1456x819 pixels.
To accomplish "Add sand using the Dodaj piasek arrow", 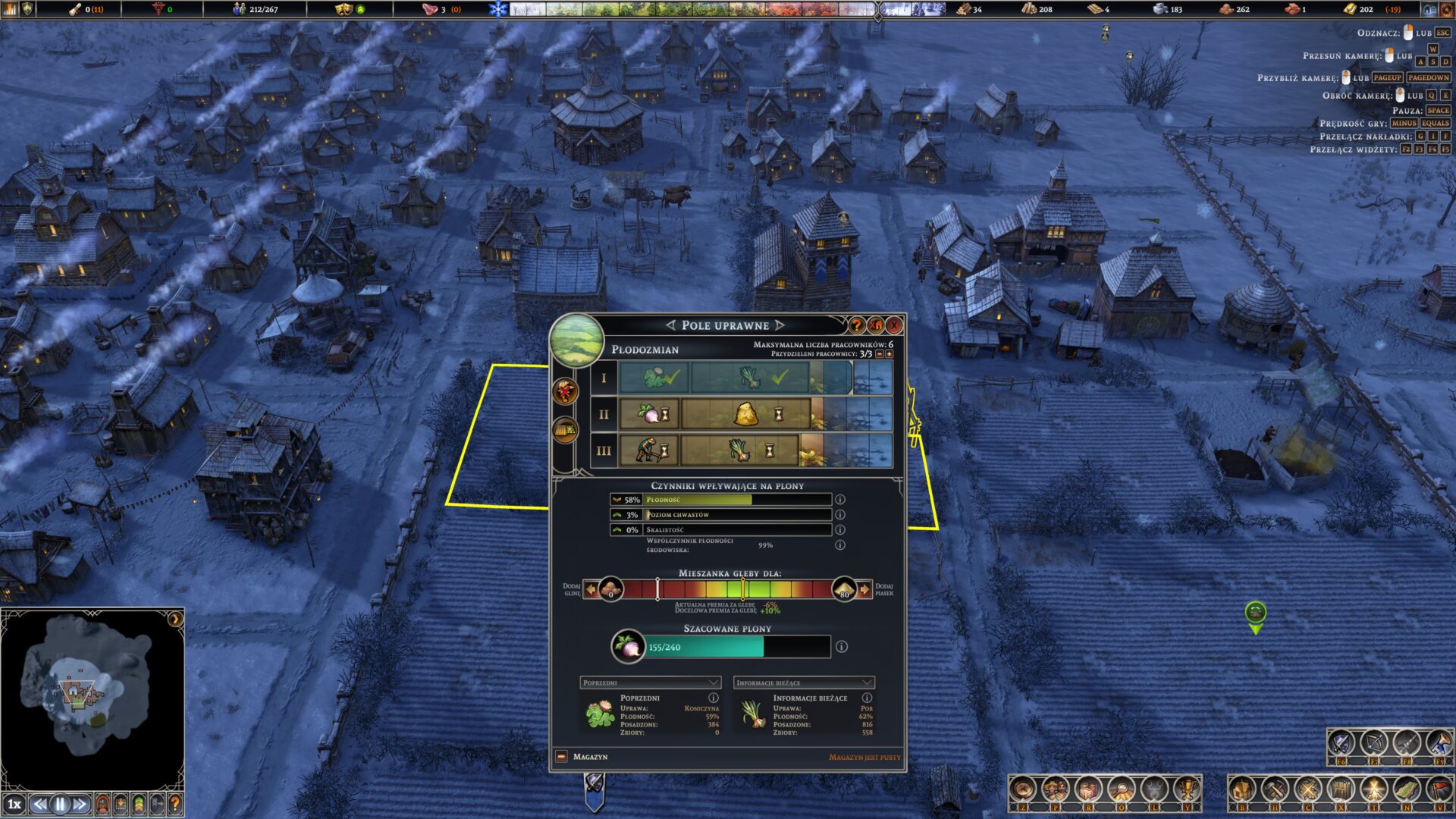I will pyautogui.click(x=864, y=589).
